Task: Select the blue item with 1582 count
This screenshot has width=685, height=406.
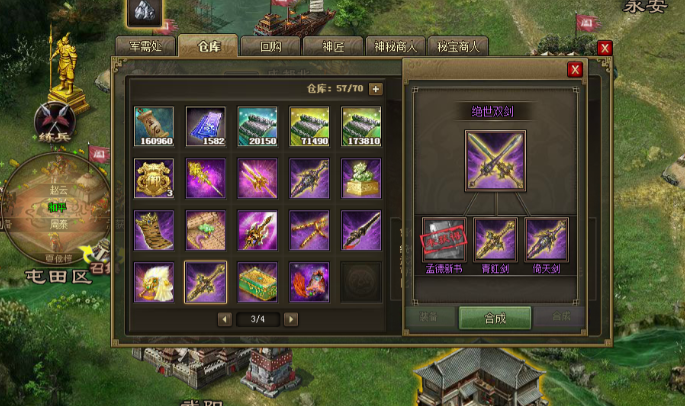Action: click(206, 126)
